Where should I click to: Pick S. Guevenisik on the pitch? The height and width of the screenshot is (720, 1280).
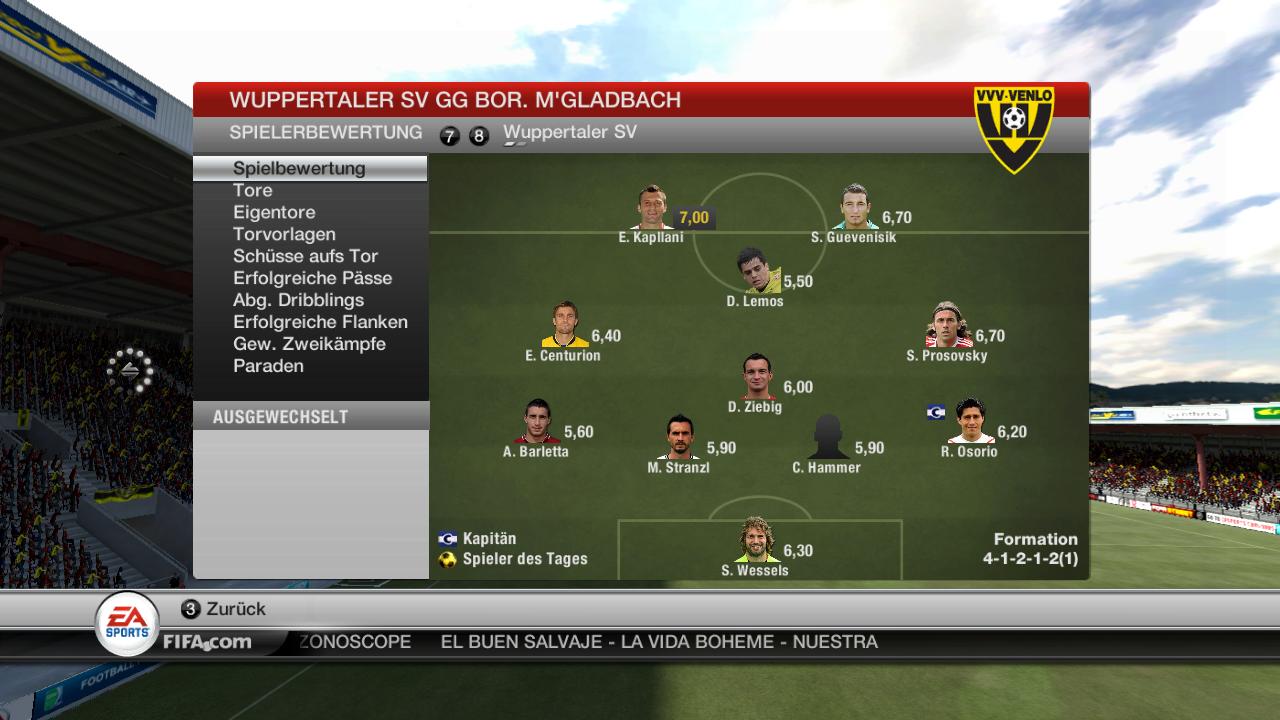click(855, 208)
